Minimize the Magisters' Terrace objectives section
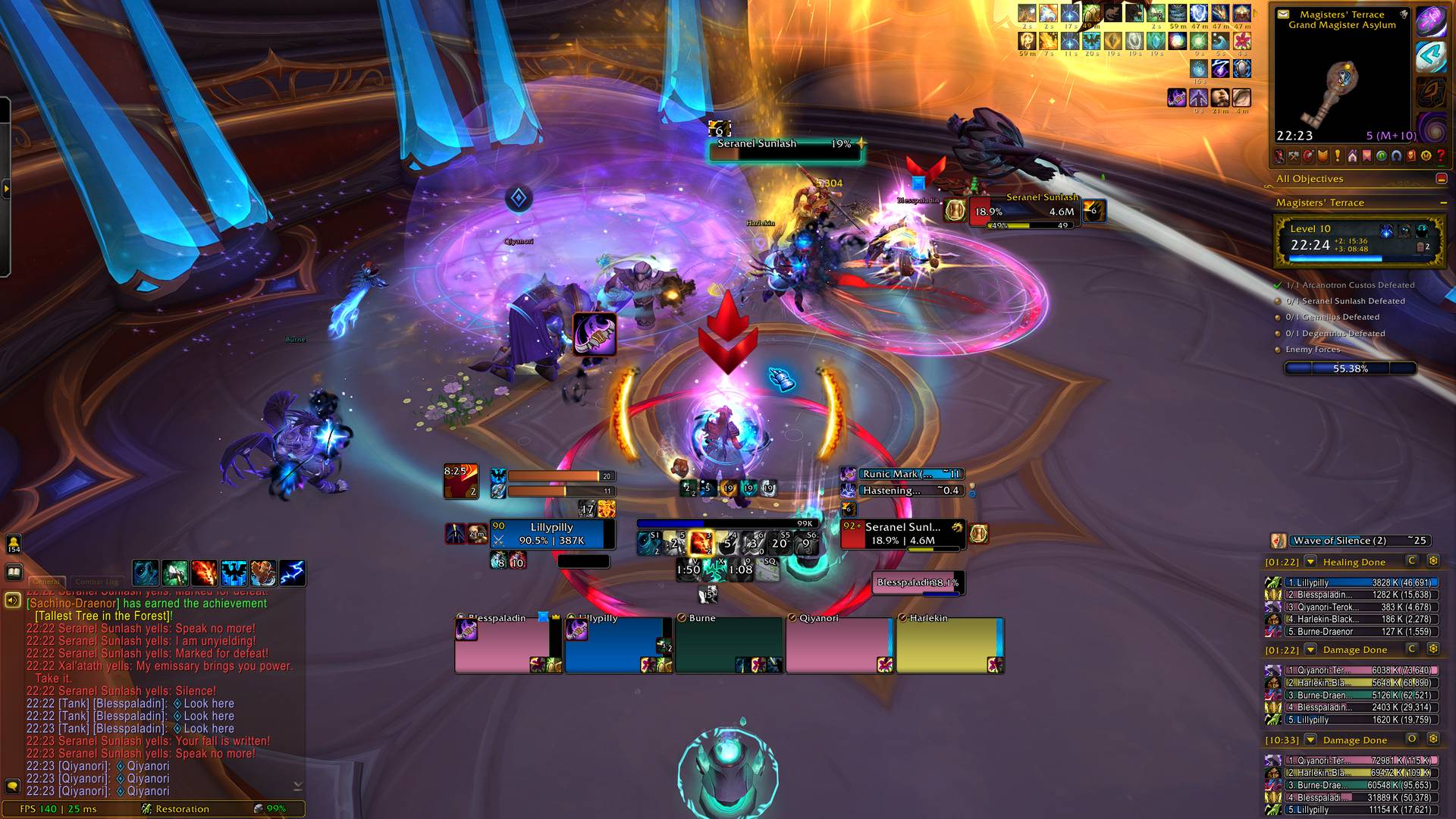The image size is (1456, 819). 1443,203
